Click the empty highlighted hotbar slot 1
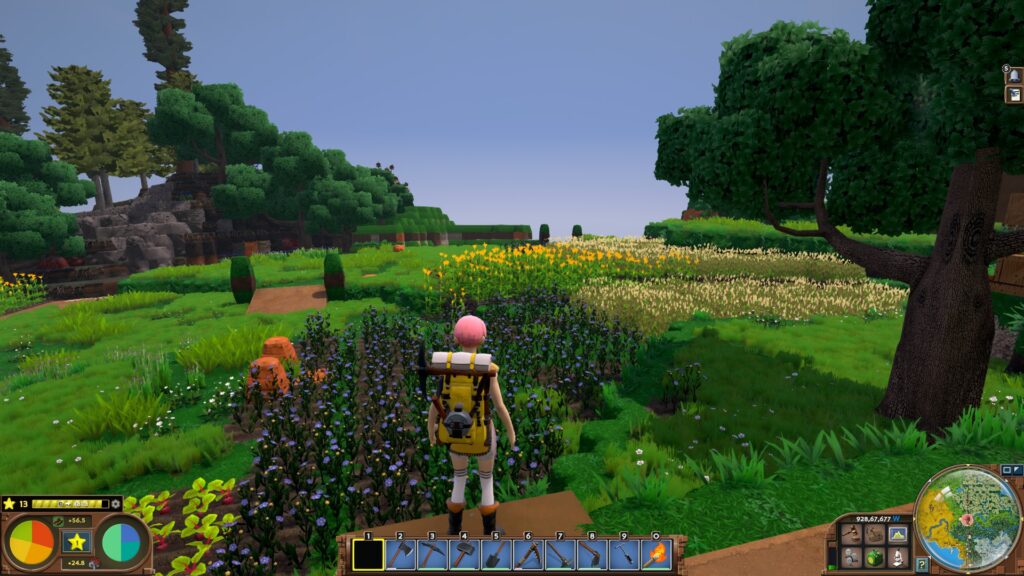This screenshot has height=576, width=1024. click(x=368, y=554)
